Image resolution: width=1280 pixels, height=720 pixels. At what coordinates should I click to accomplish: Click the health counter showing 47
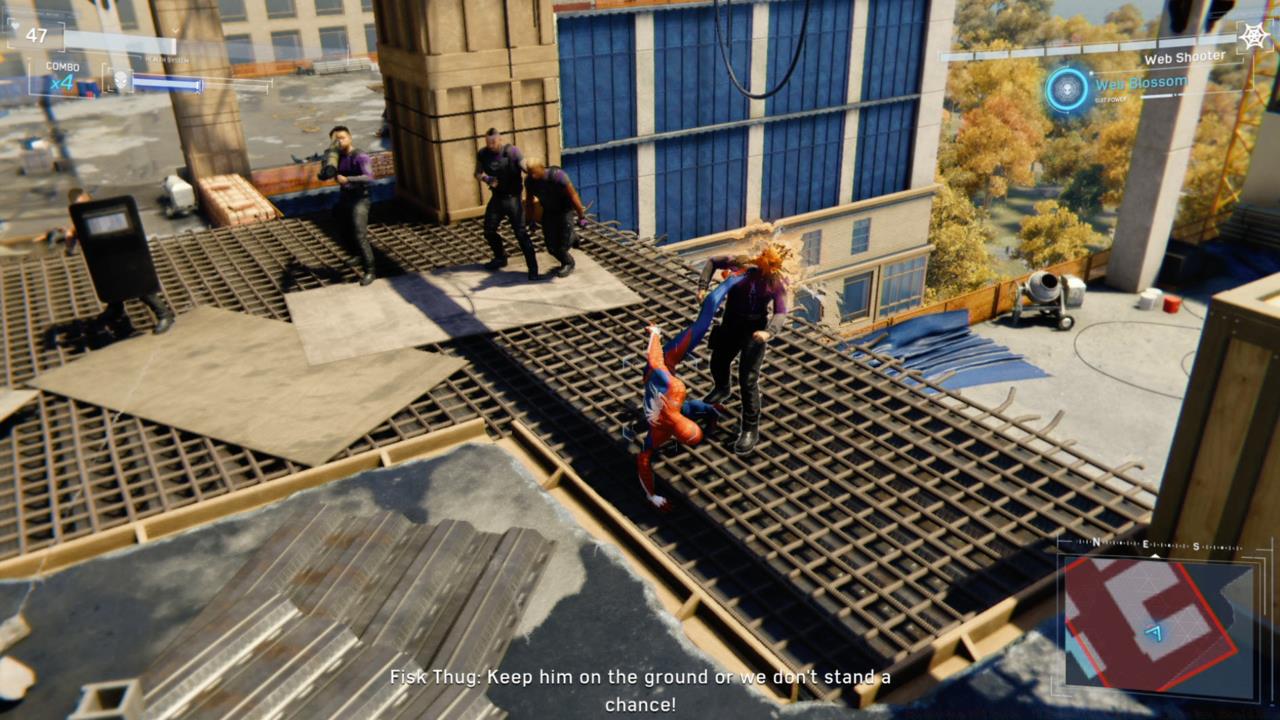(36, 35)
